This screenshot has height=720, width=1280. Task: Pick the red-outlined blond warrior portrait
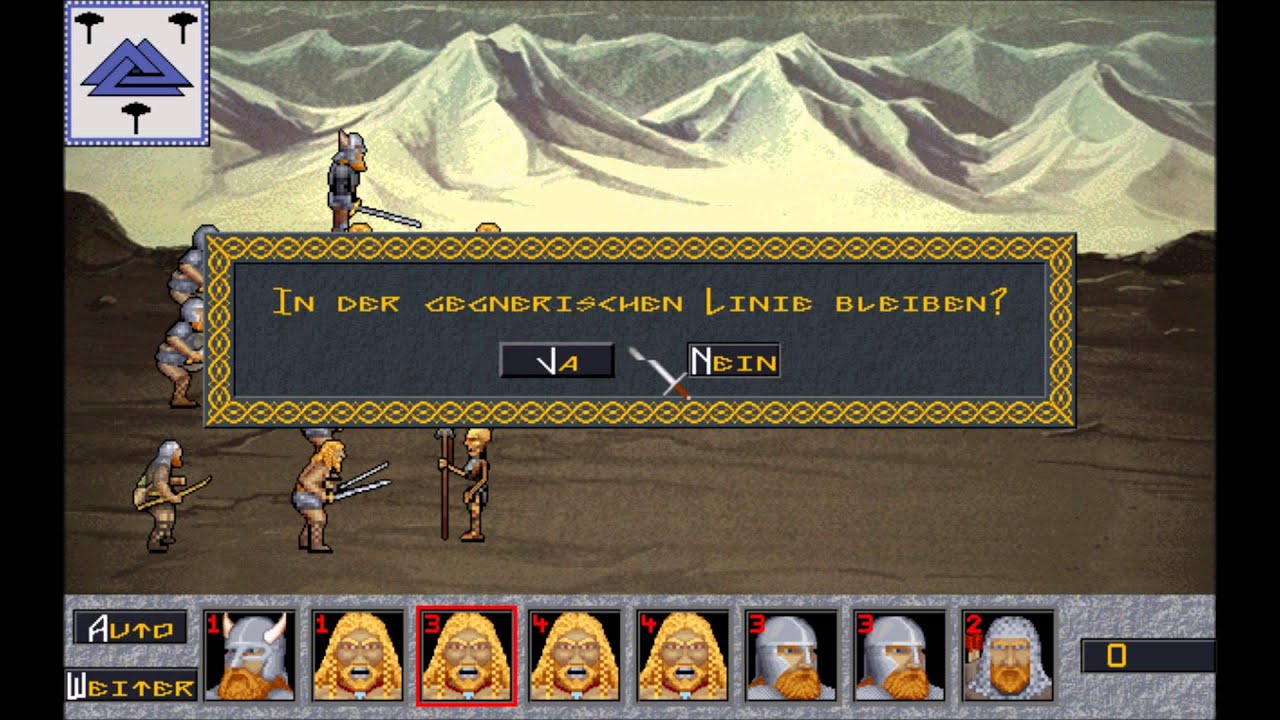466,655
